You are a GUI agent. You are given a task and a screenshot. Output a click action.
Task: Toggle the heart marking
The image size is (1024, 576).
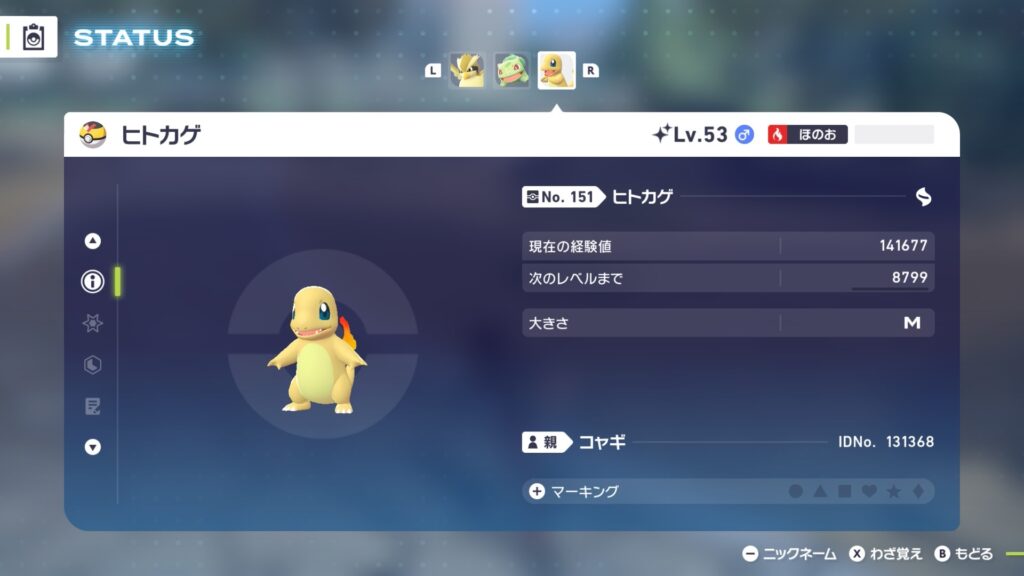click(x=869, y=491)
